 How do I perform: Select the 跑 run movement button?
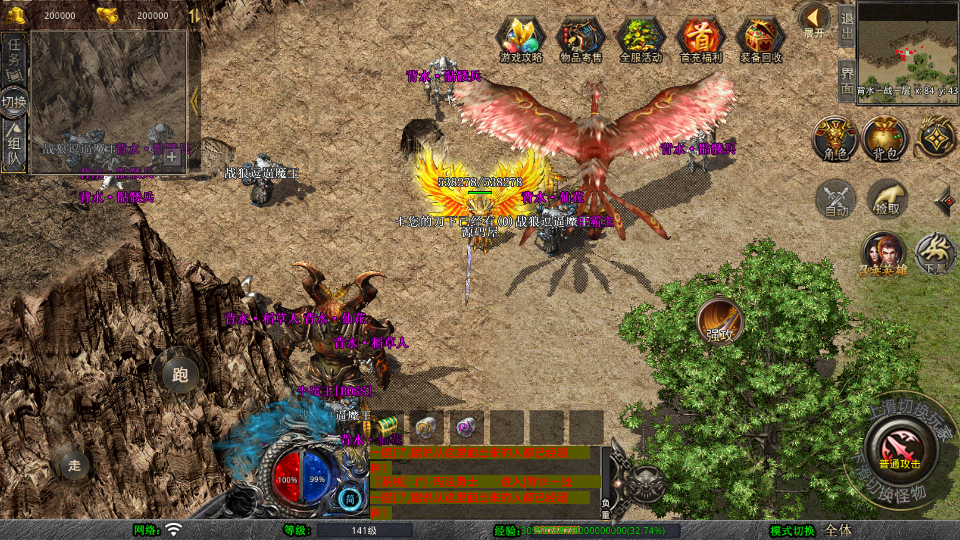180,374
